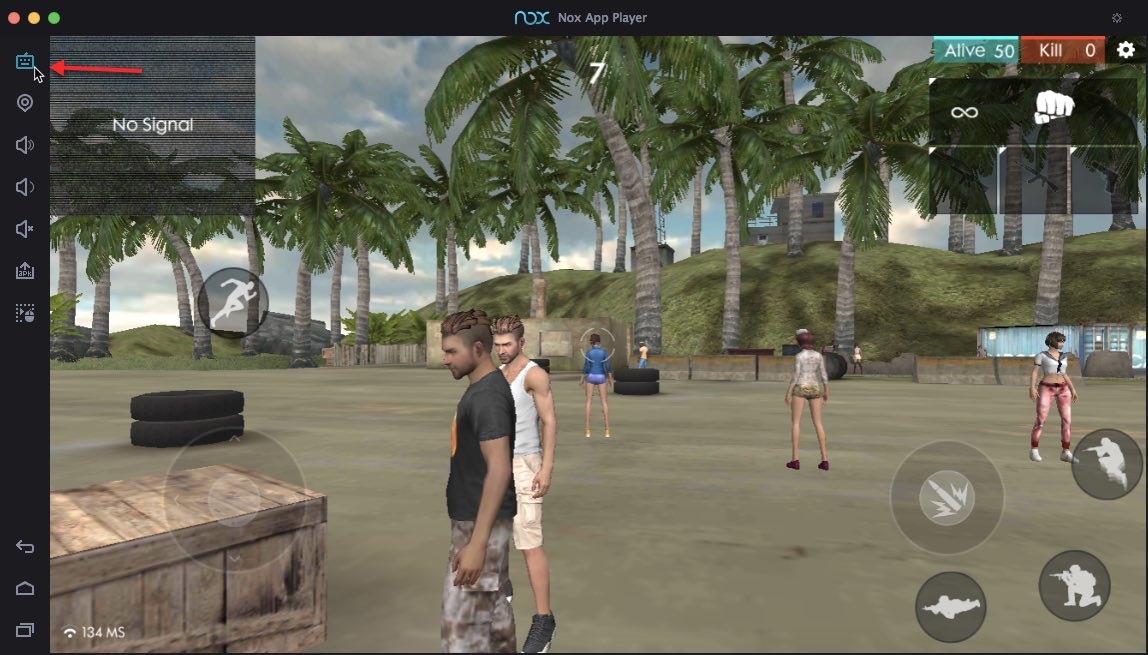
Task: Activate the prone lying-down button
Action: pos(950,606)
